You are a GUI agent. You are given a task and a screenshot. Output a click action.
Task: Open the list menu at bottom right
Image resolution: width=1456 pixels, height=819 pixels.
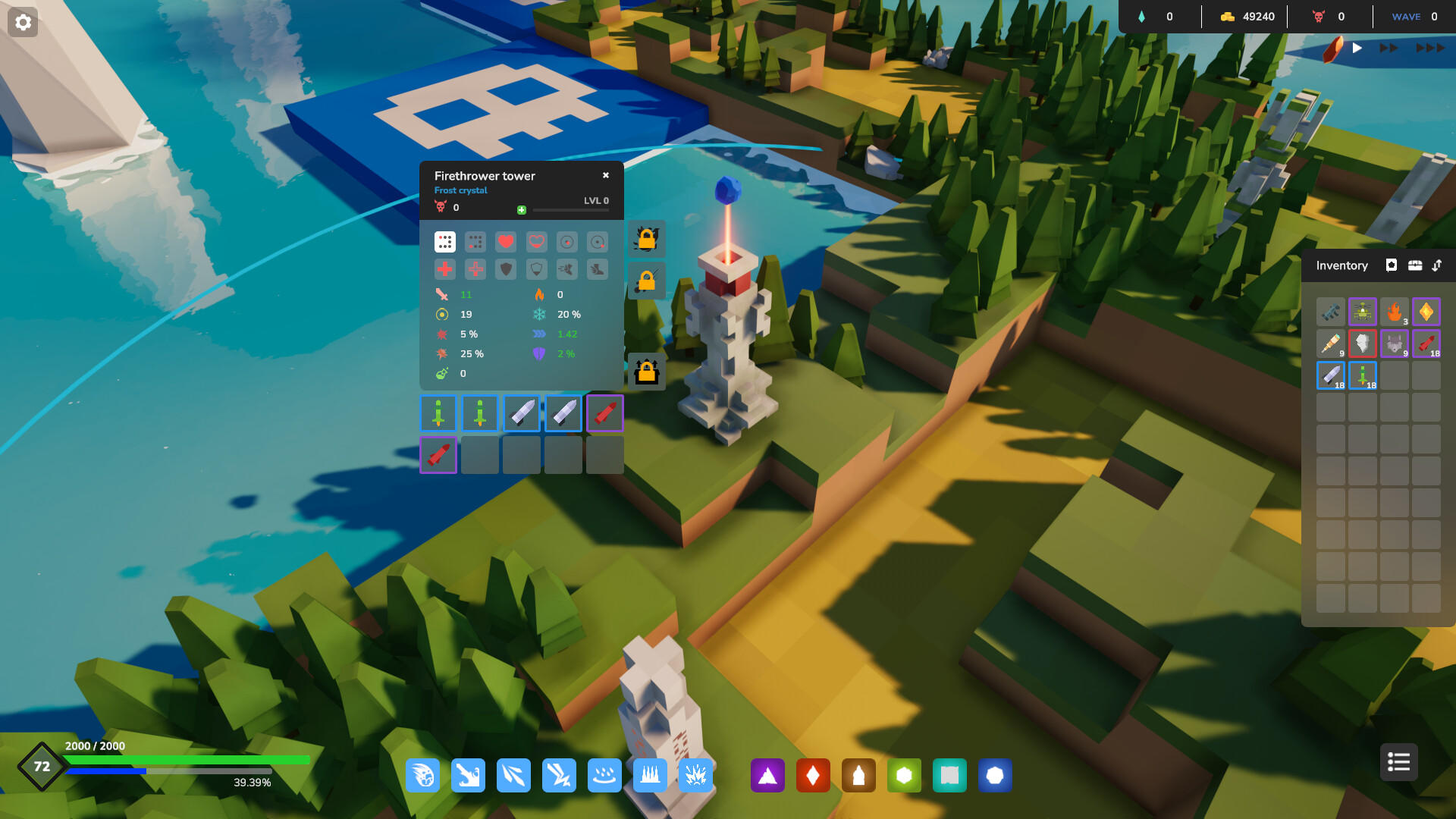(x=1398, y=762)
